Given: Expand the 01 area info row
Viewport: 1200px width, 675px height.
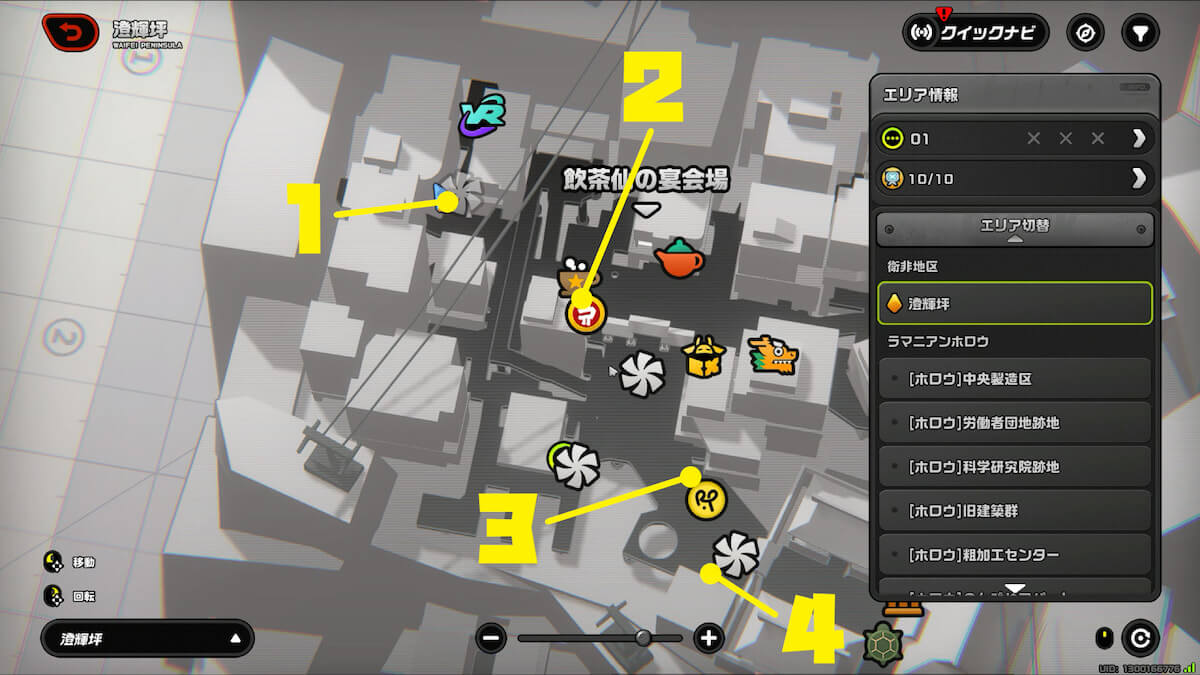Looking at the screenshot, I should [1015, 138].
